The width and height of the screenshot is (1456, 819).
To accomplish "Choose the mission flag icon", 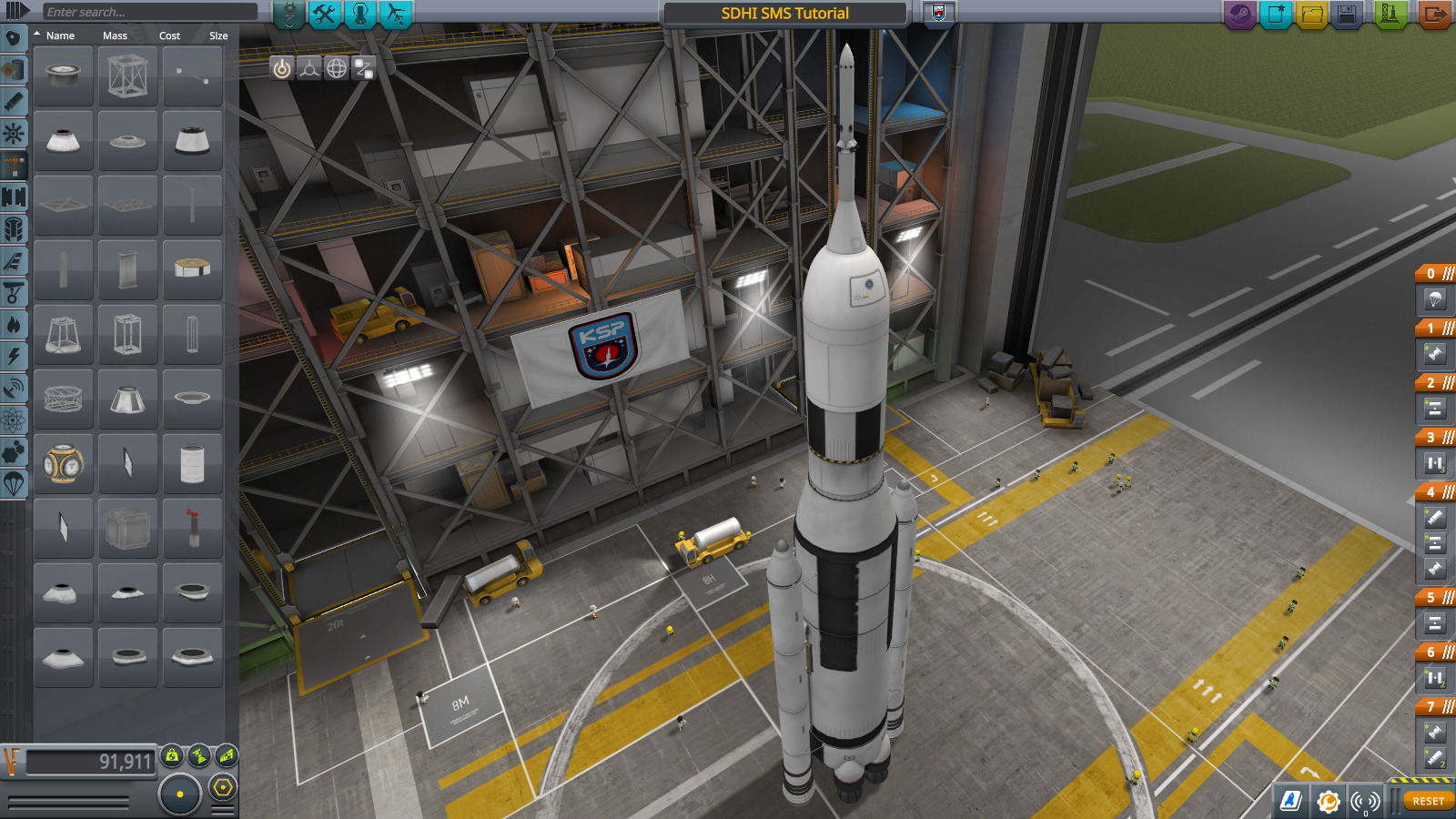I will pyautogui.click(x=939, y=13).
